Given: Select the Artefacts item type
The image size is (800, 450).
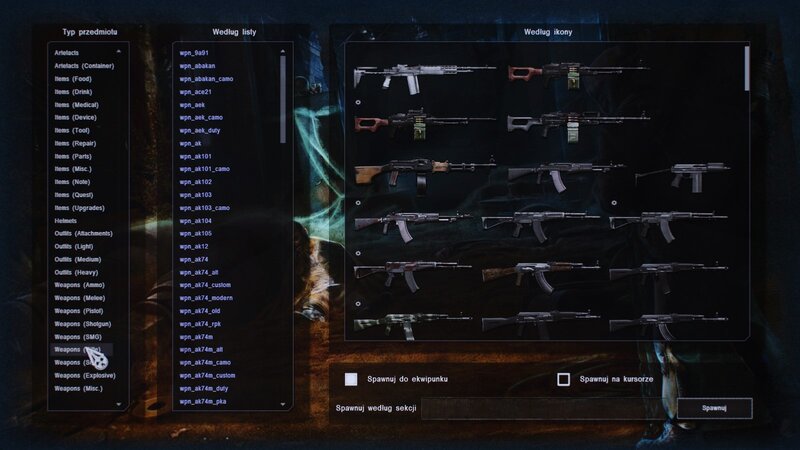Looking at the screenshot, I should pyautogui.click(x=68, y=52).
